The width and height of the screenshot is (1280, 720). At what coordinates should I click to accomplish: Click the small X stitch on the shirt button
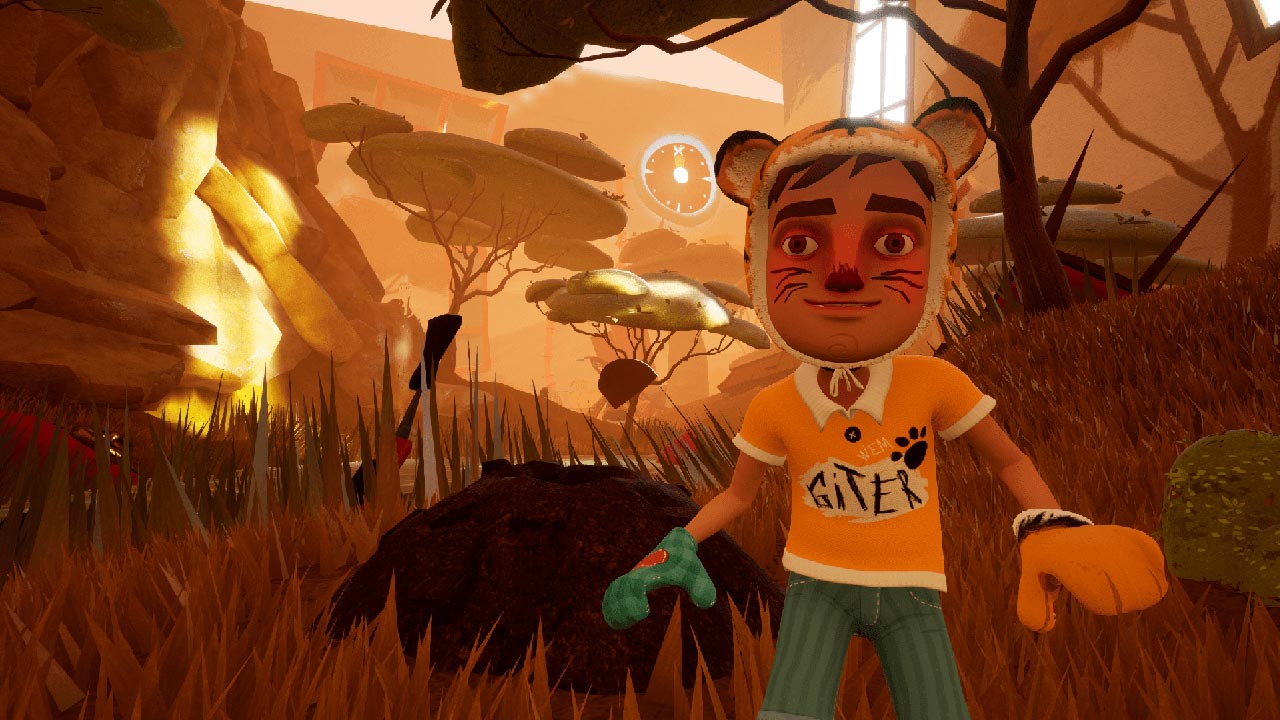(x=851, y=433)
